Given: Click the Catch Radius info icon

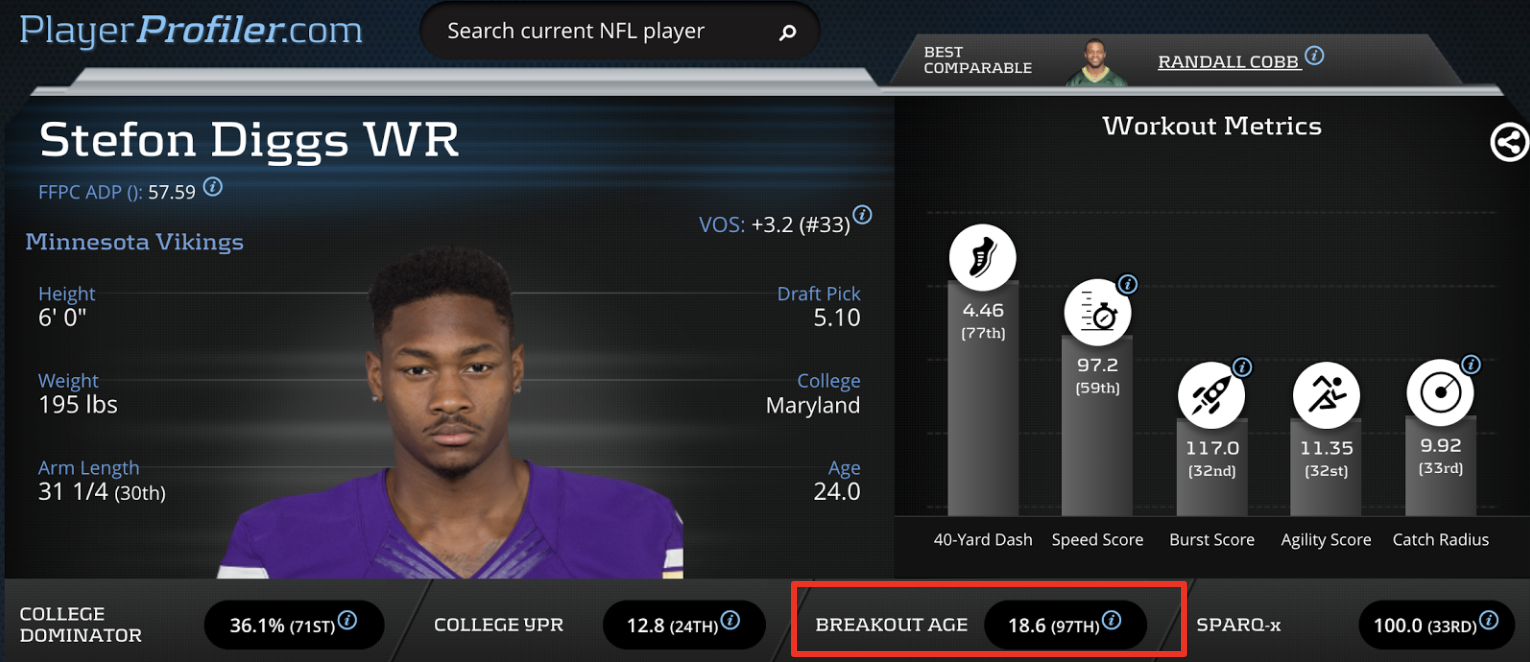Looking at the screenshot, I should click(1470, 364).
